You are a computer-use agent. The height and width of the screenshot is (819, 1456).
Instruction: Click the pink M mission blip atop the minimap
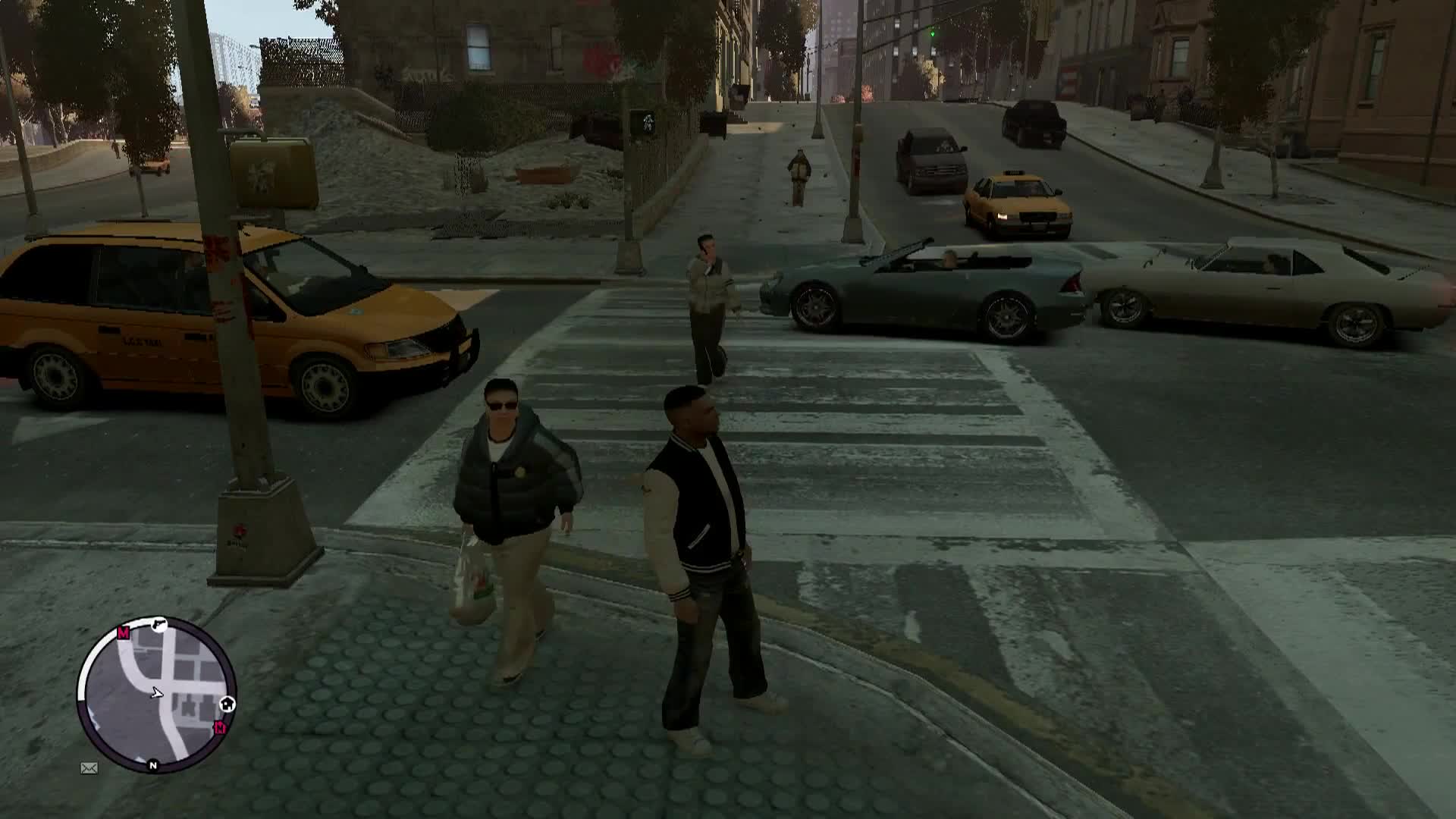123,632
